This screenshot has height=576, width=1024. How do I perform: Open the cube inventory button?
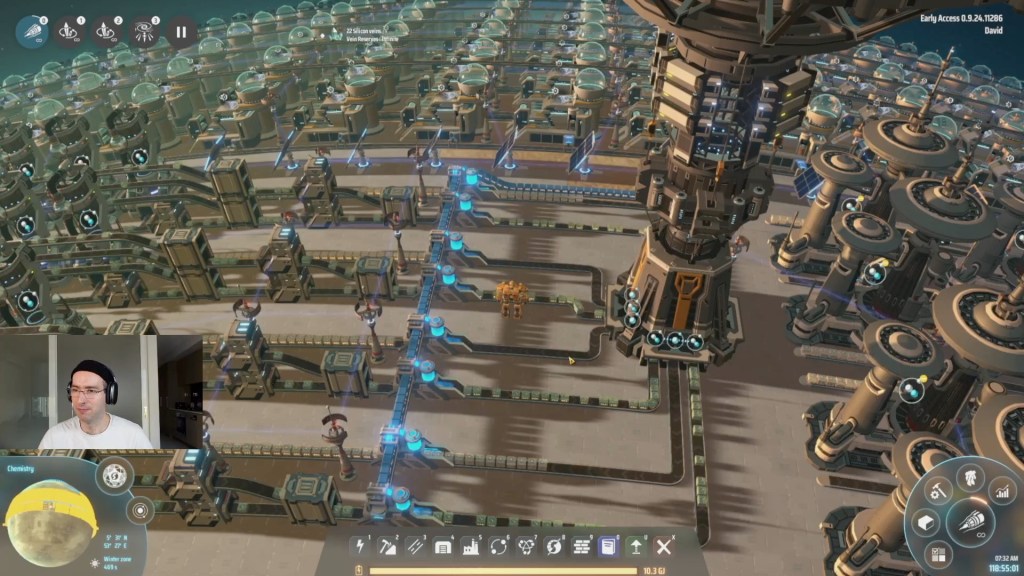click(926, 522)
